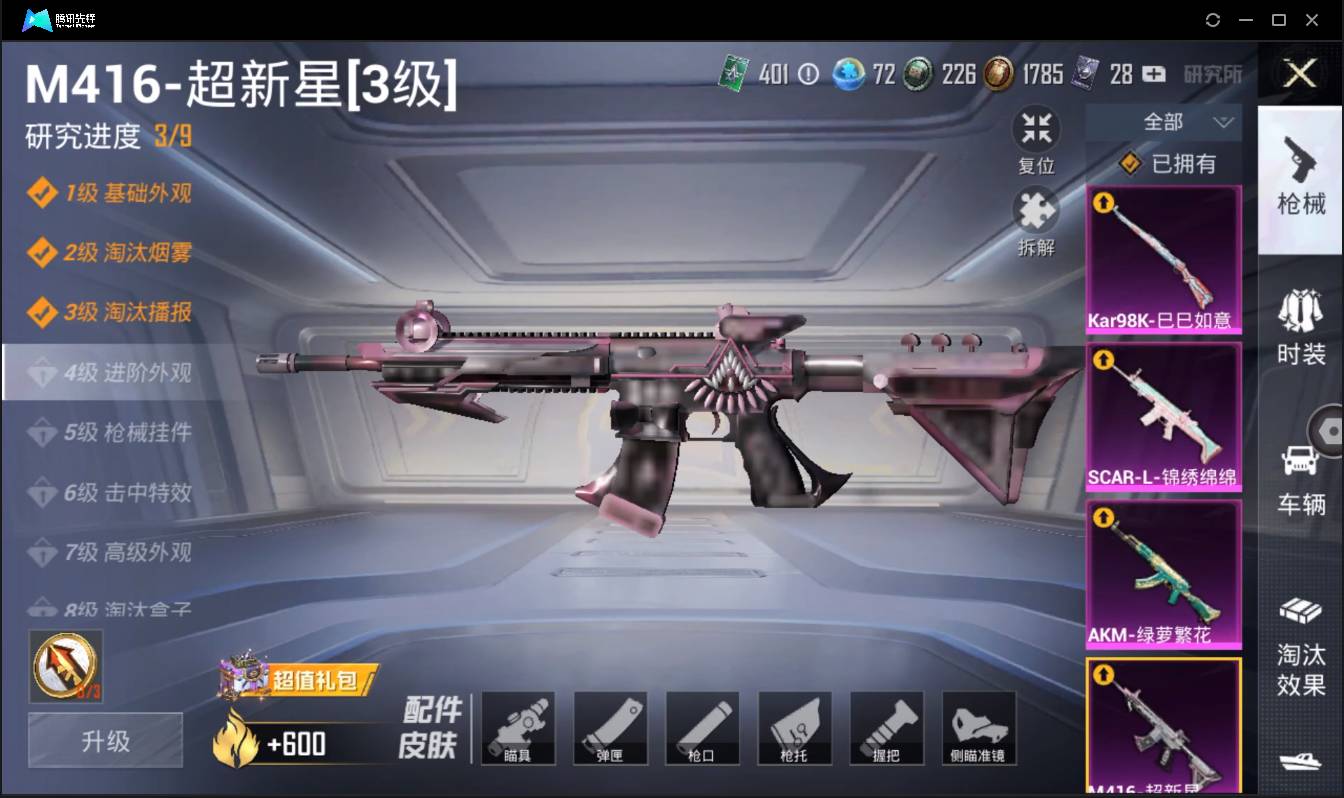1344x798 pixels.
Task: Open the 侧瞄准镜 side scope slot
Action: (978, 728)
